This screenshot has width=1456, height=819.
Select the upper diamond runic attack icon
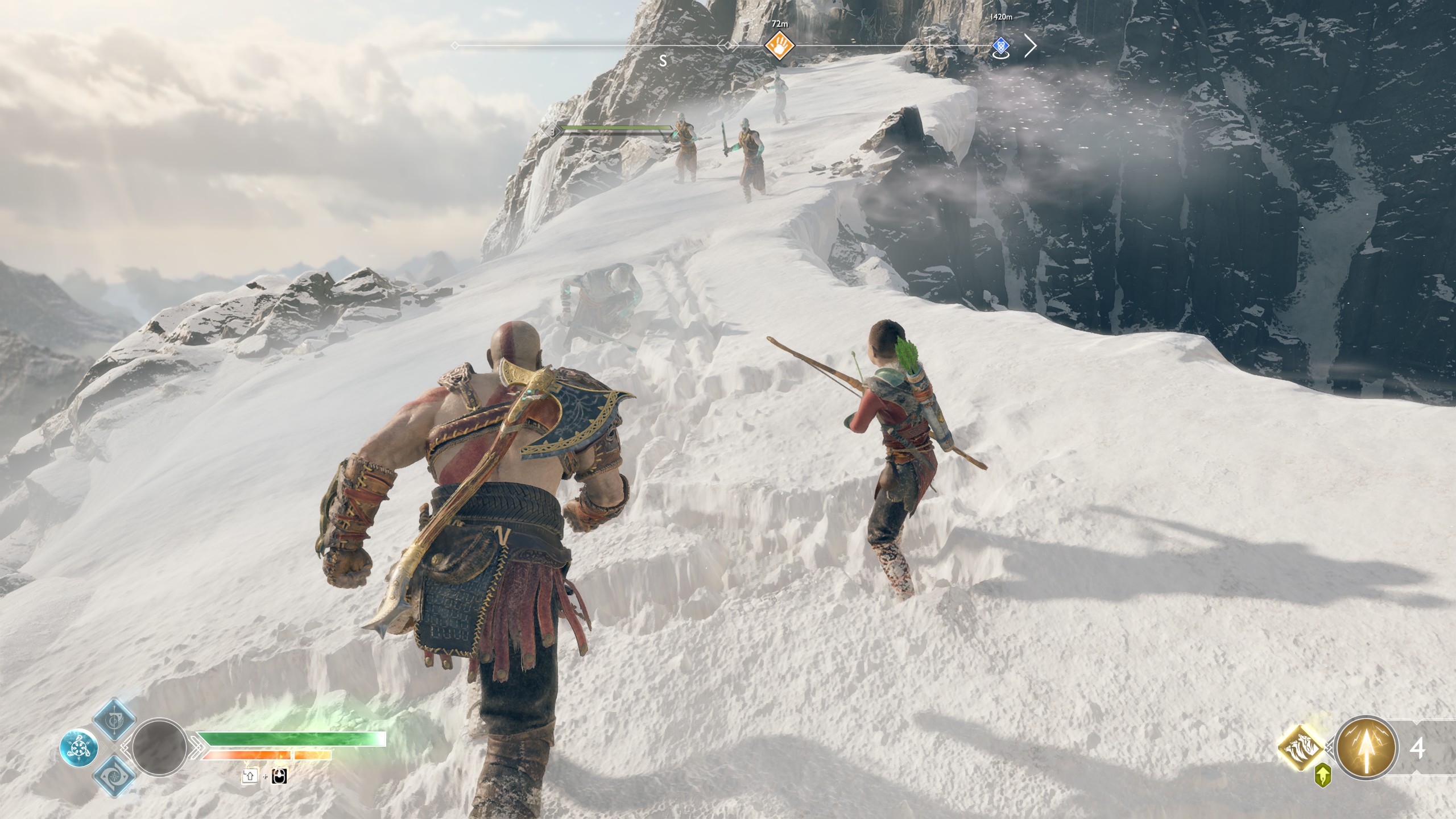114,719
